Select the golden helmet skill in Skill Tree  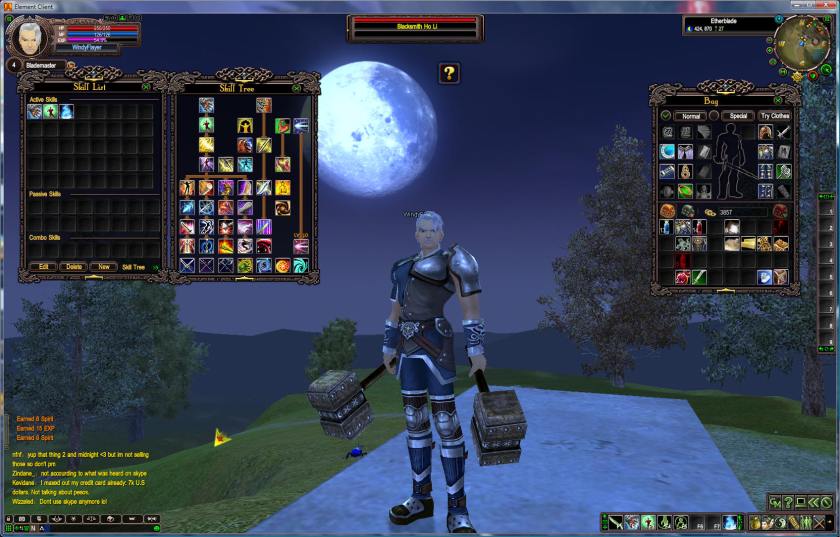click(x=244, y=126)
